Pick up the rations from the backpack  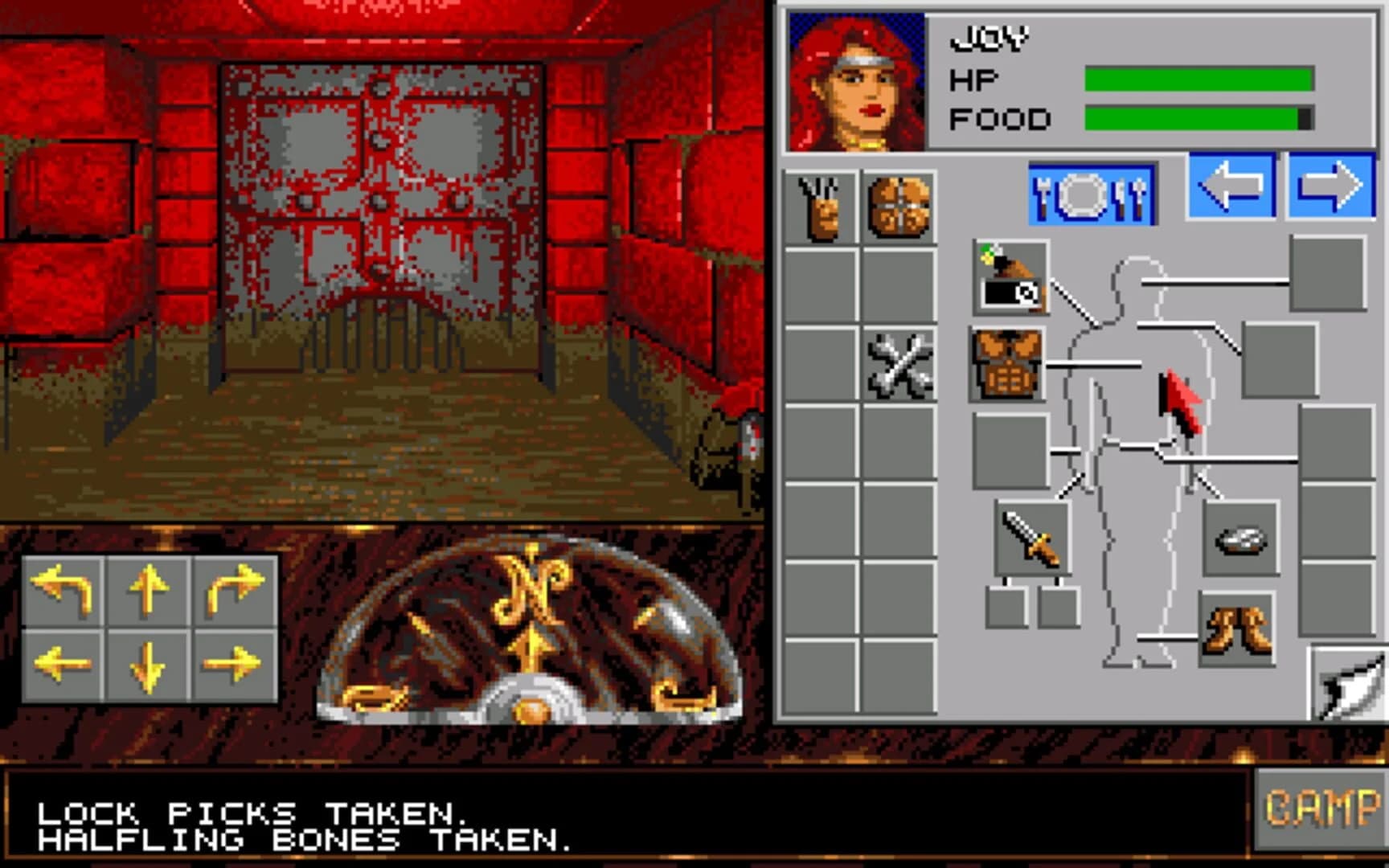pos(899,205)
